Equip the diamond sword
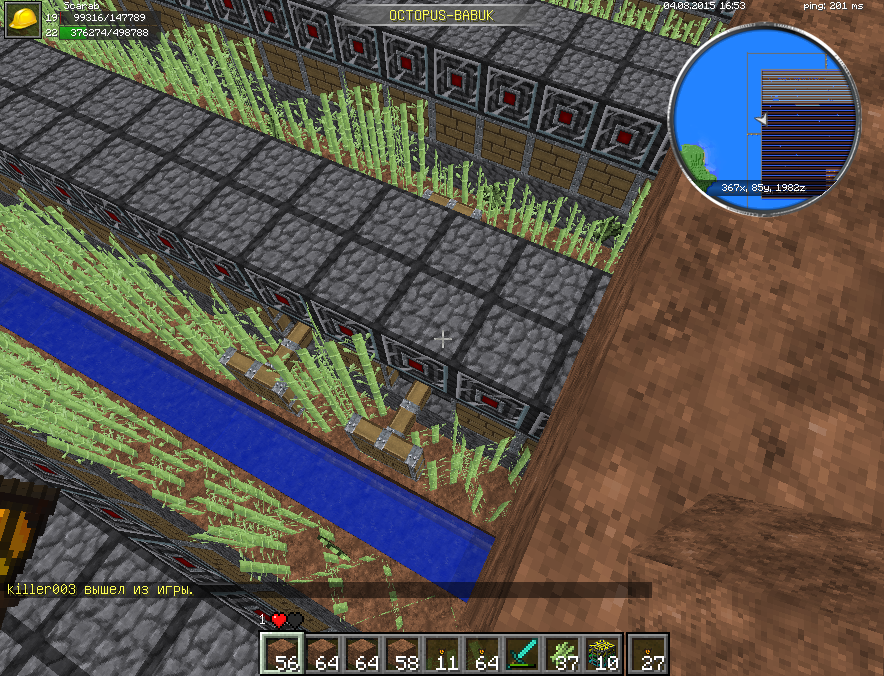 click(x=522, y=653)
